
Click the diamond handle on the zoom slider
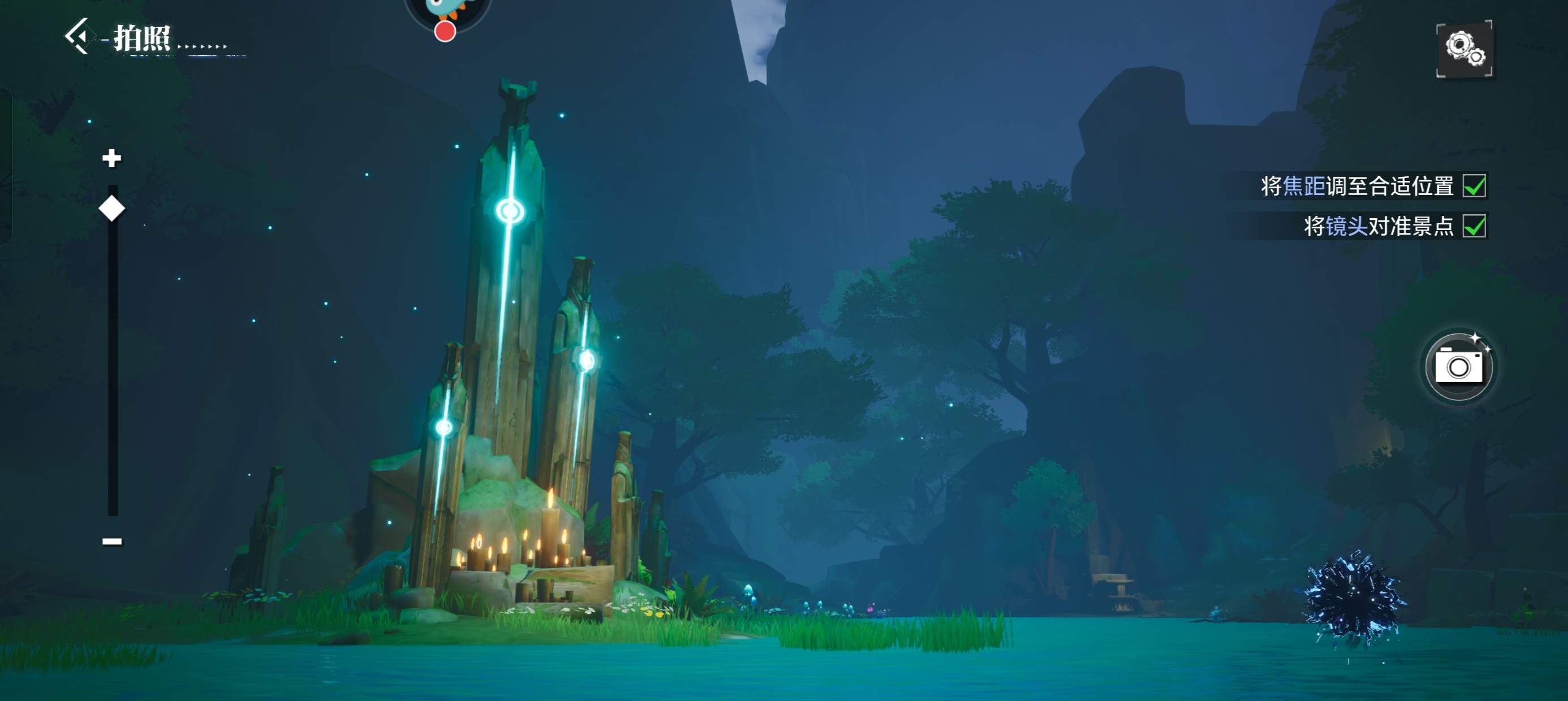pyautogui.click(x=112, y=209)
